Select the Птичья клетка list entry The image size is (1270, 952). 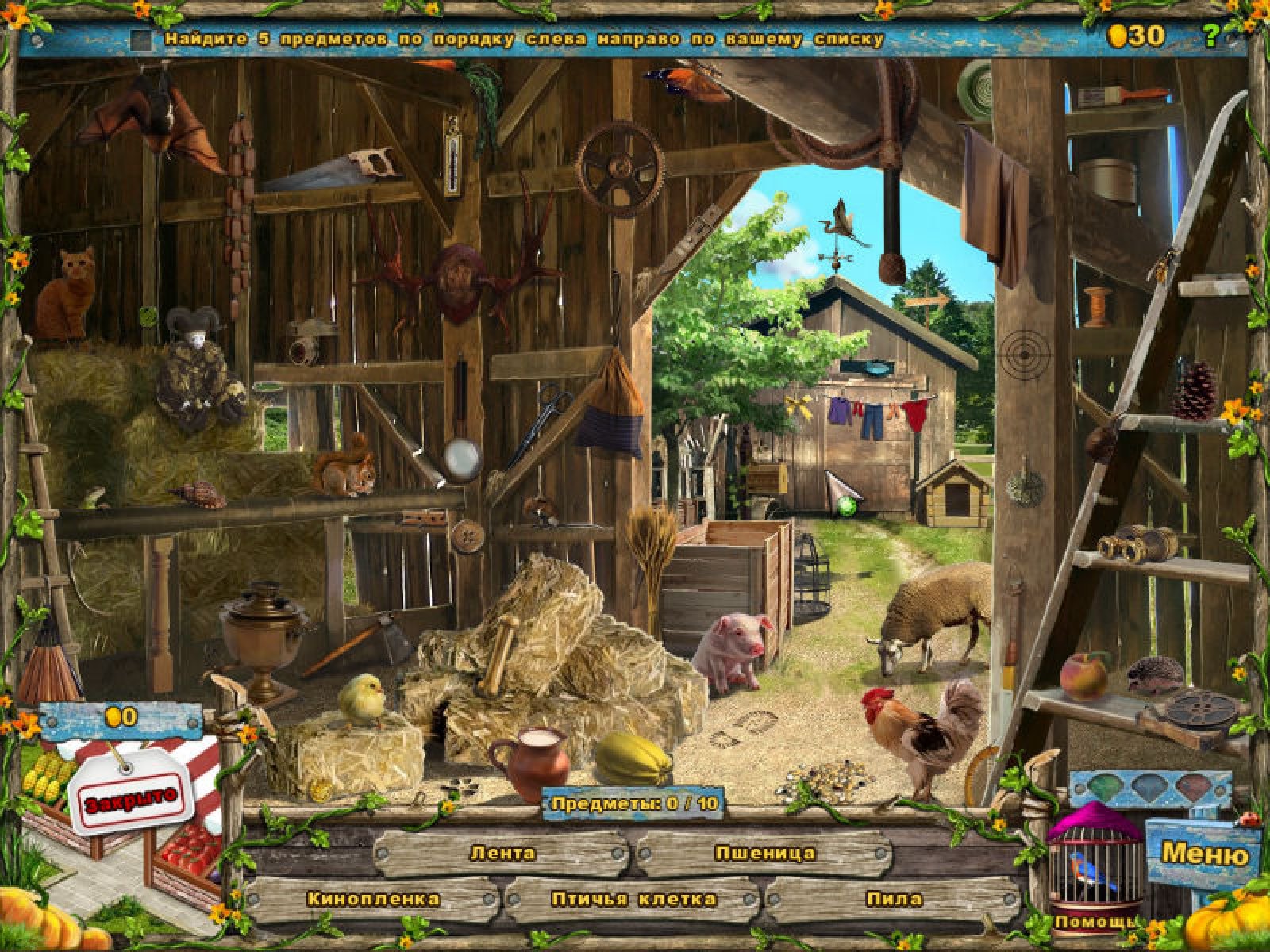633,899
